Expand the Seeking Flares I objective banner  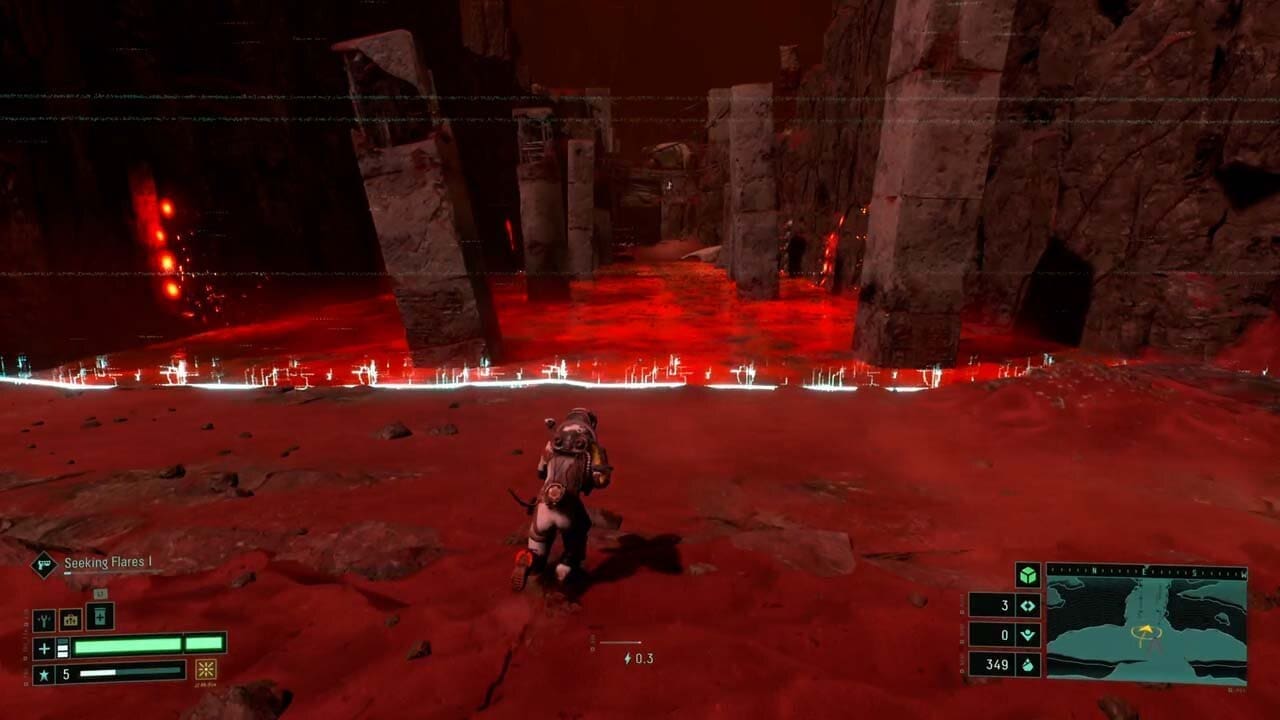click(107, 561)
